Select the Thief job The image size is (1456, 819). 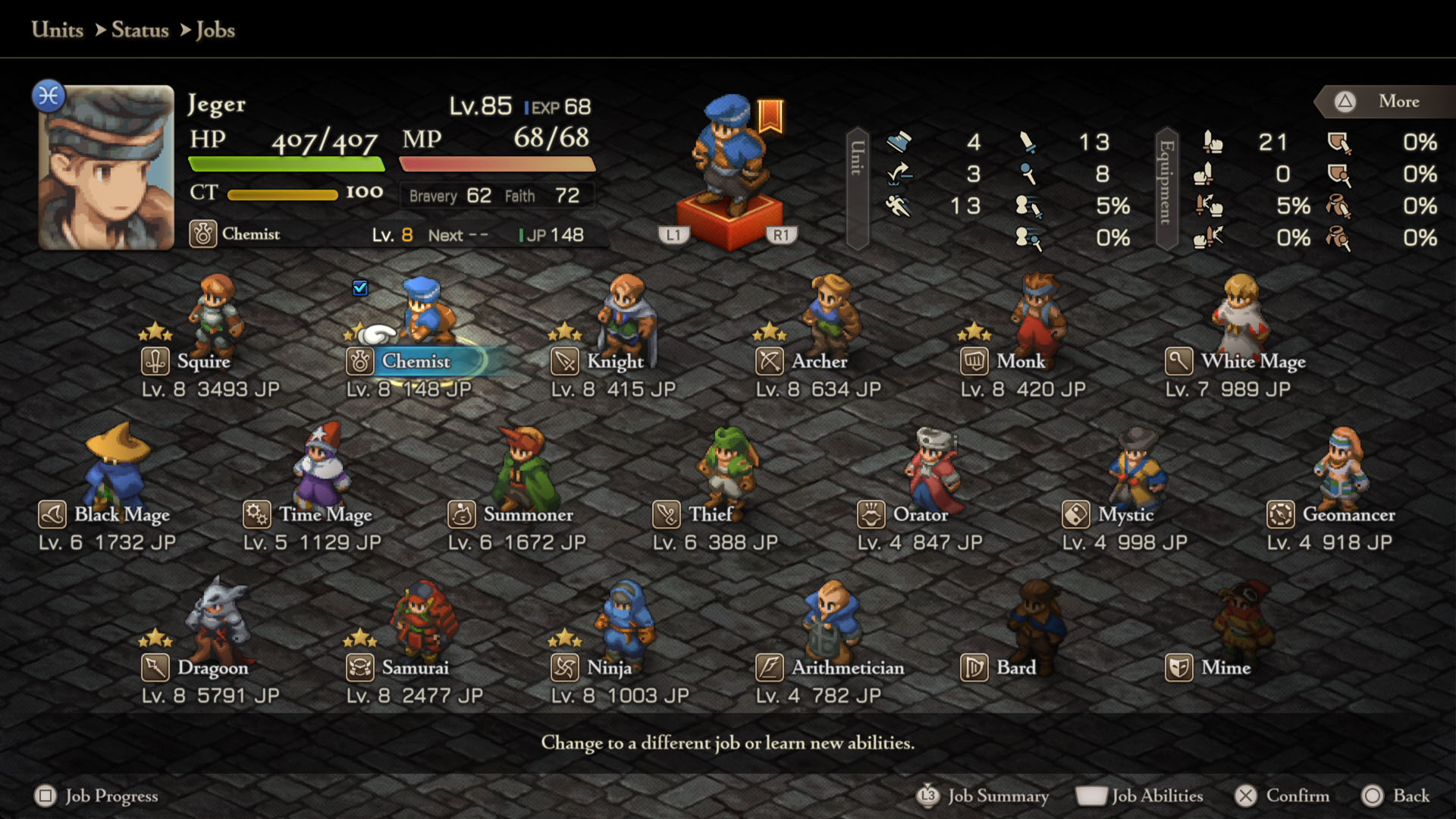(710, 515)
